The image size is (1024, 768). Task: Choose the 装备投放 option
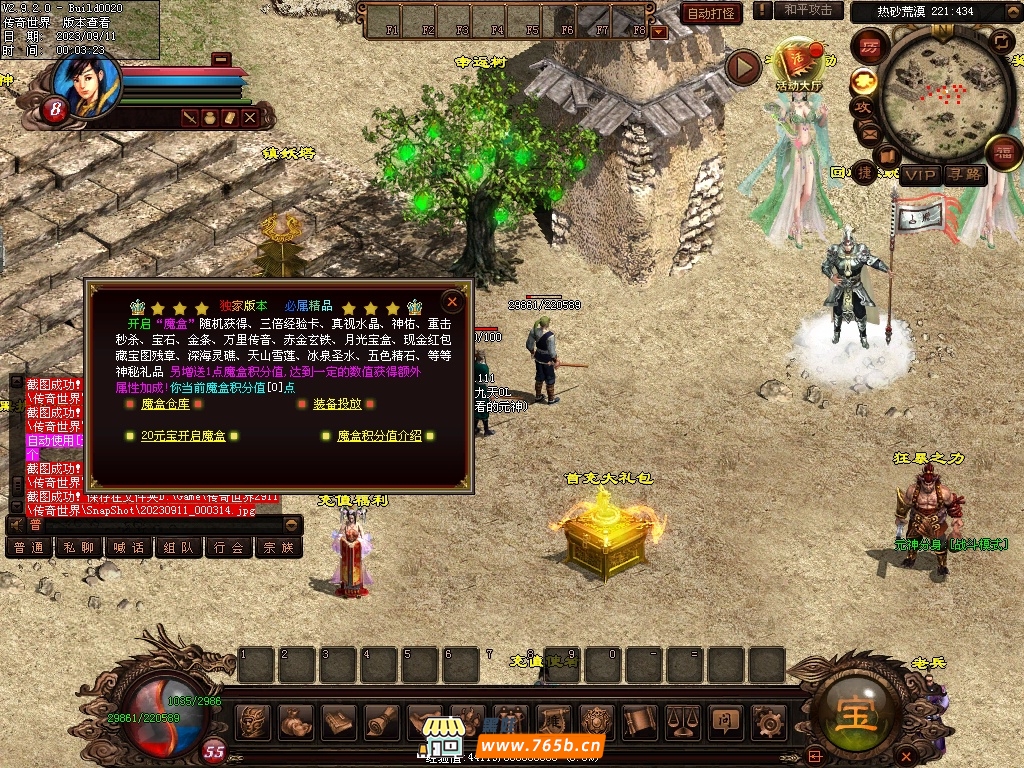tap(337, 404)
